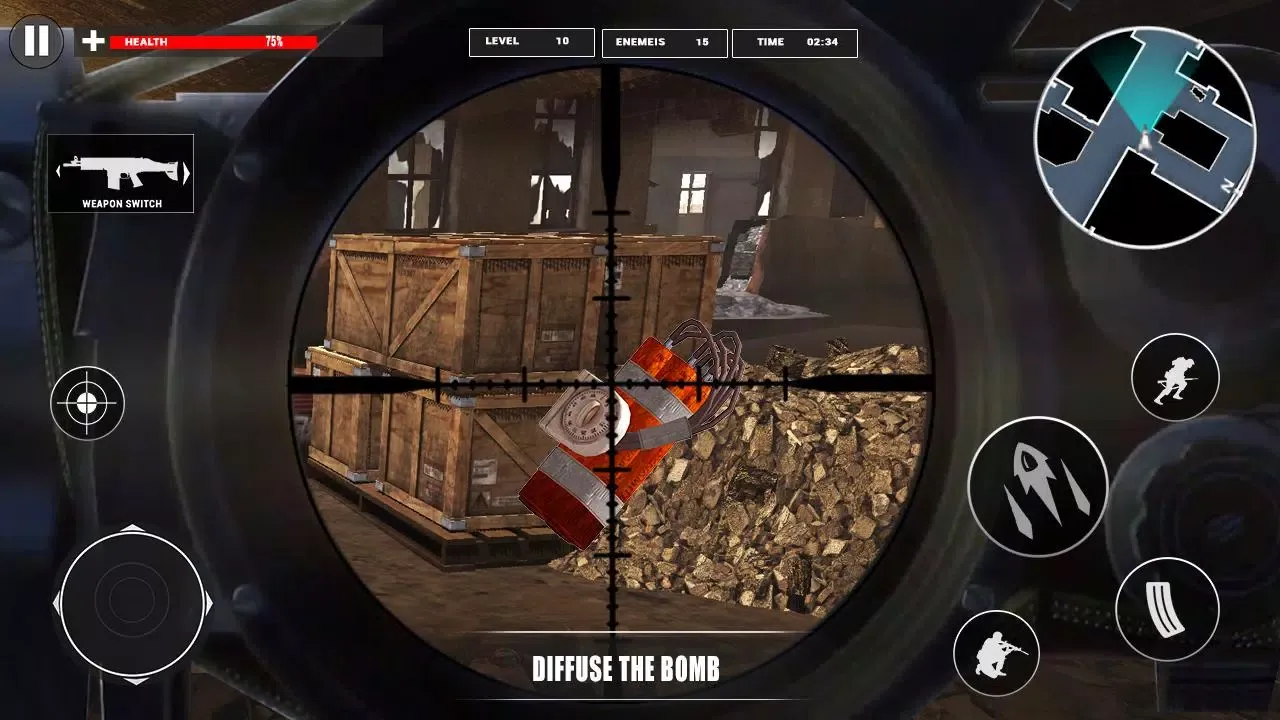Activate the running soldier sprint button
The image size is (1280, 720).
click(1175, 377)
